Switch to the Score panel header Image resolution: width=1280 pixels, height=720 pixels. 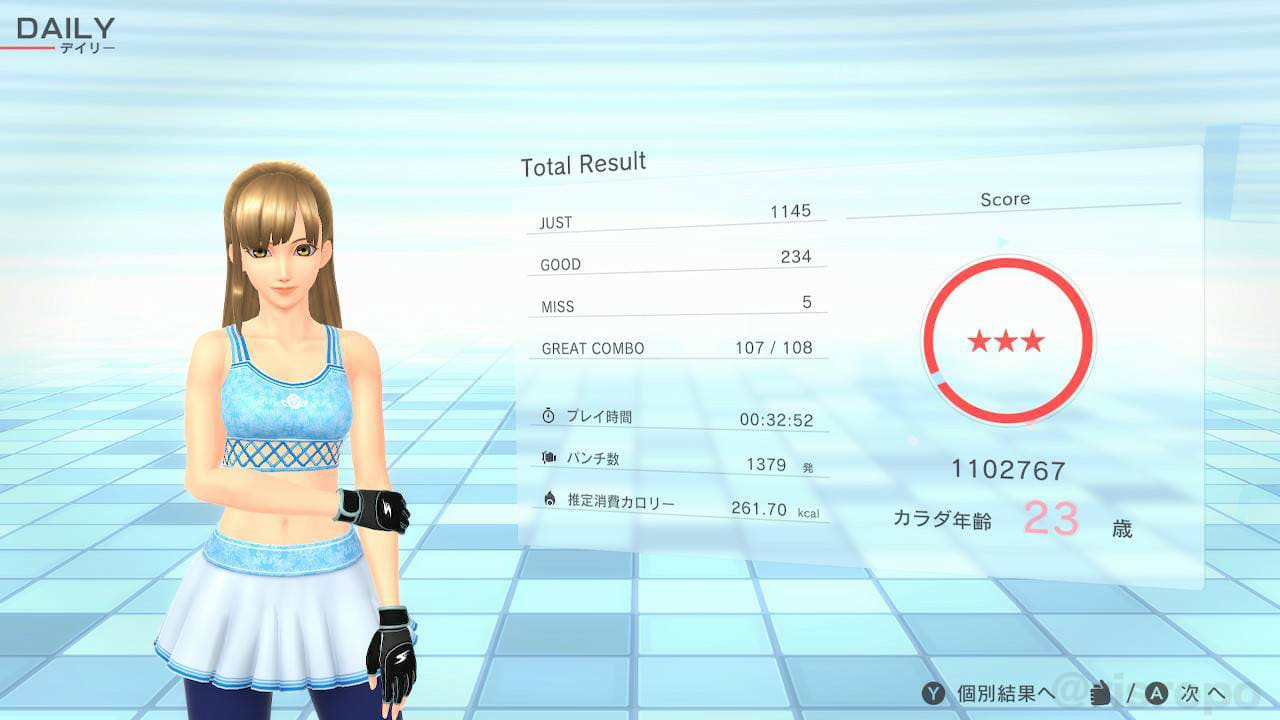1006,198
